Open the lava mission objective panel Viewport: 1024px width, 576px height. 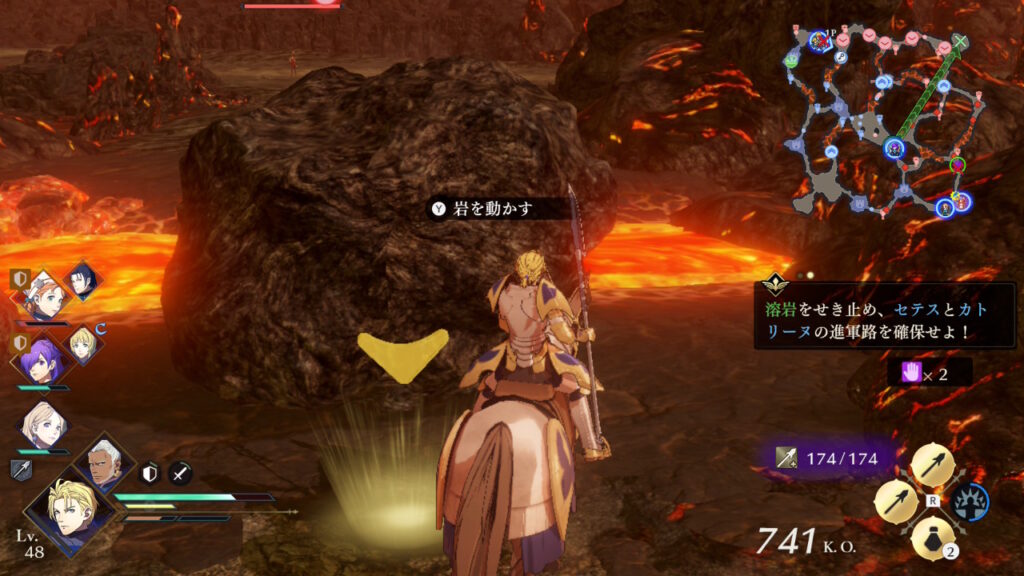point(884,314)
